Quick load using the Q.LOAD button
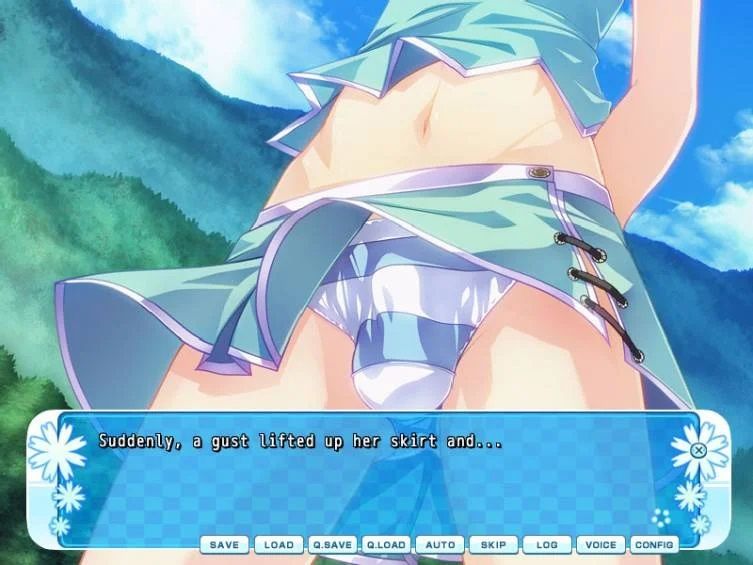 pyautogui.click(x=386, y=545)
